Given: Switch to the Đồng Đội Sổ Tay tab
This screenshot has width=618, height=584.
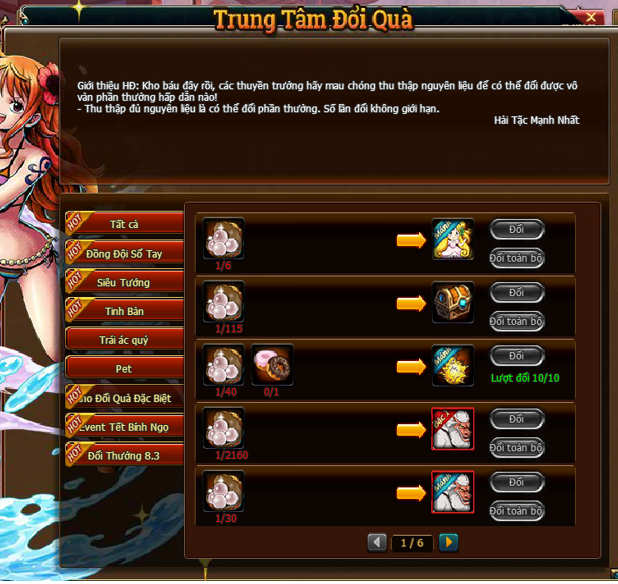Looking at the screenshot, I should pyautogui.click(x=125, y=253).
